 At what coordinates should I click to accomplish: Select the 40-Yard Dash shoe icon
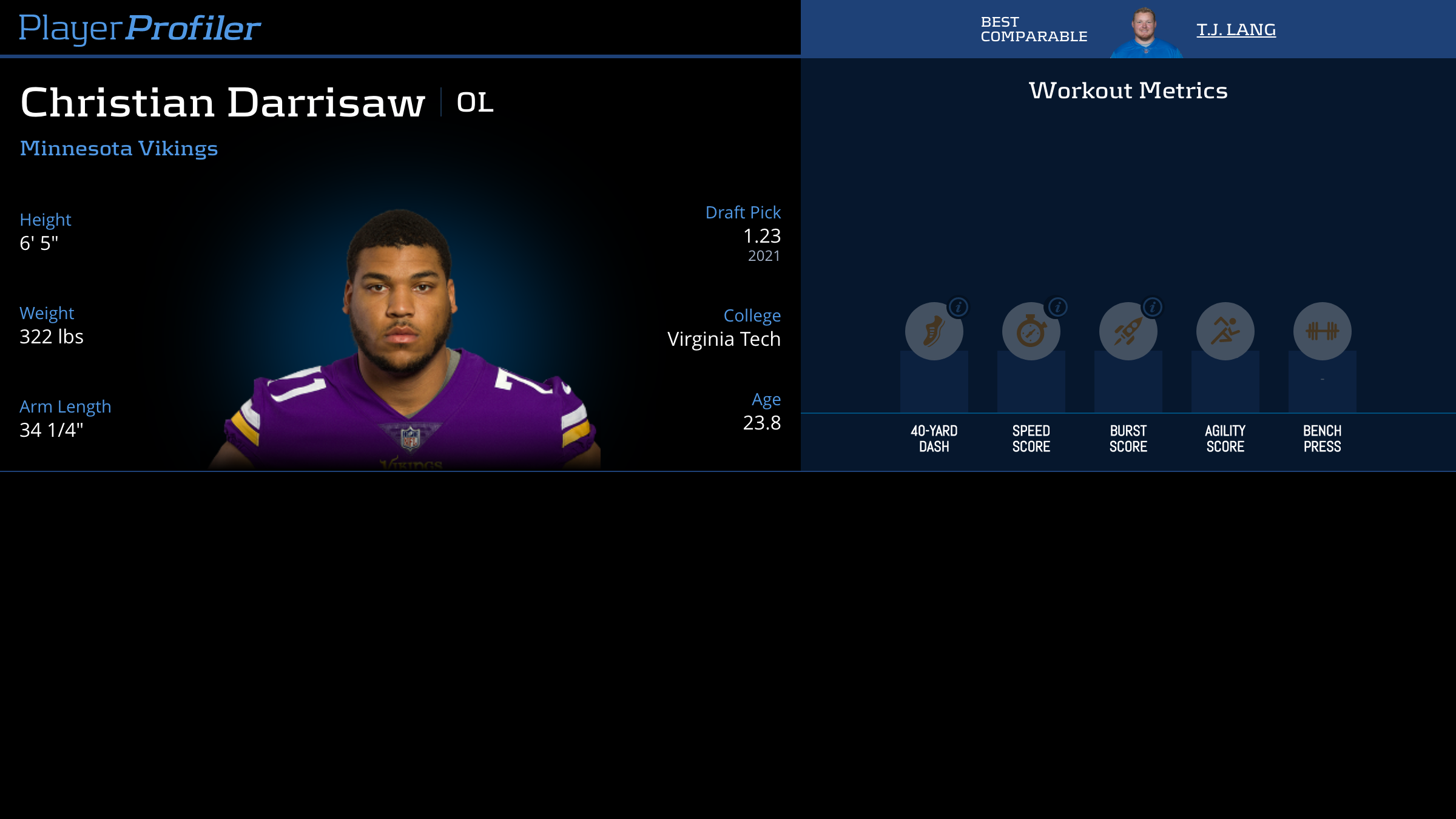[x=934, y=331]
